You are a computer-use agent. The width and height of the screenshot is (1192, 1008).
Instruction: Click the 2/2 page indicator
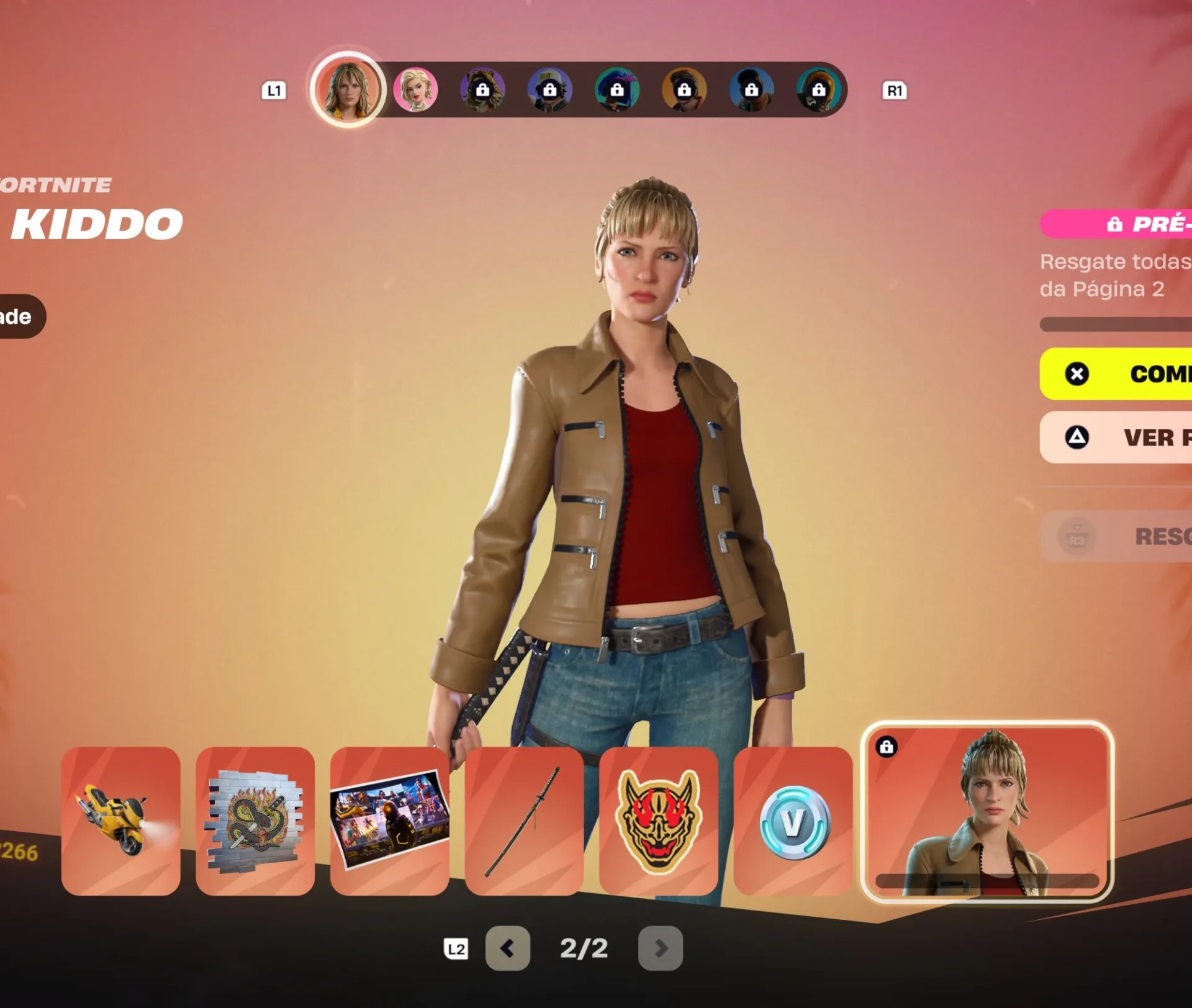tap(584, 948)
